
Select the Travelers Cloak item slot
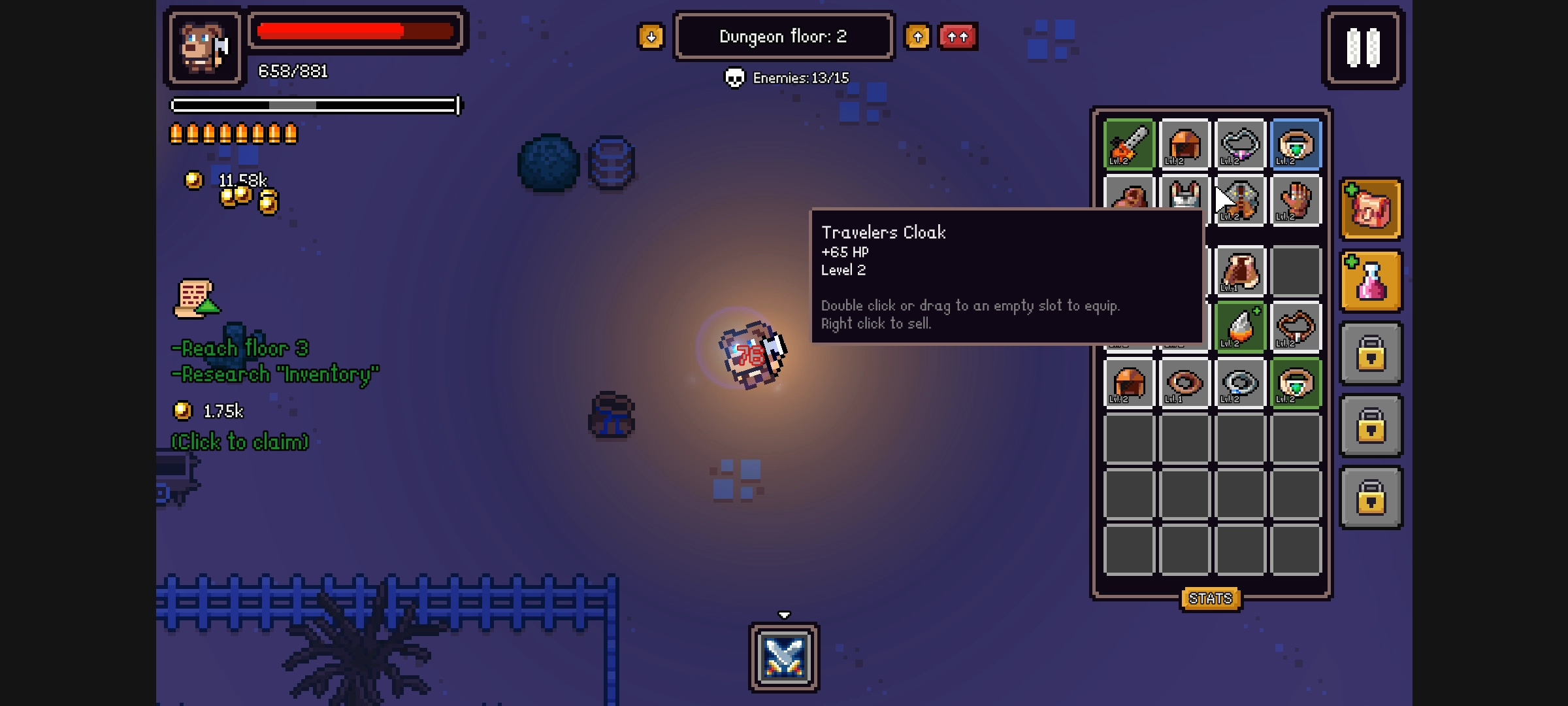[1240, 200]
